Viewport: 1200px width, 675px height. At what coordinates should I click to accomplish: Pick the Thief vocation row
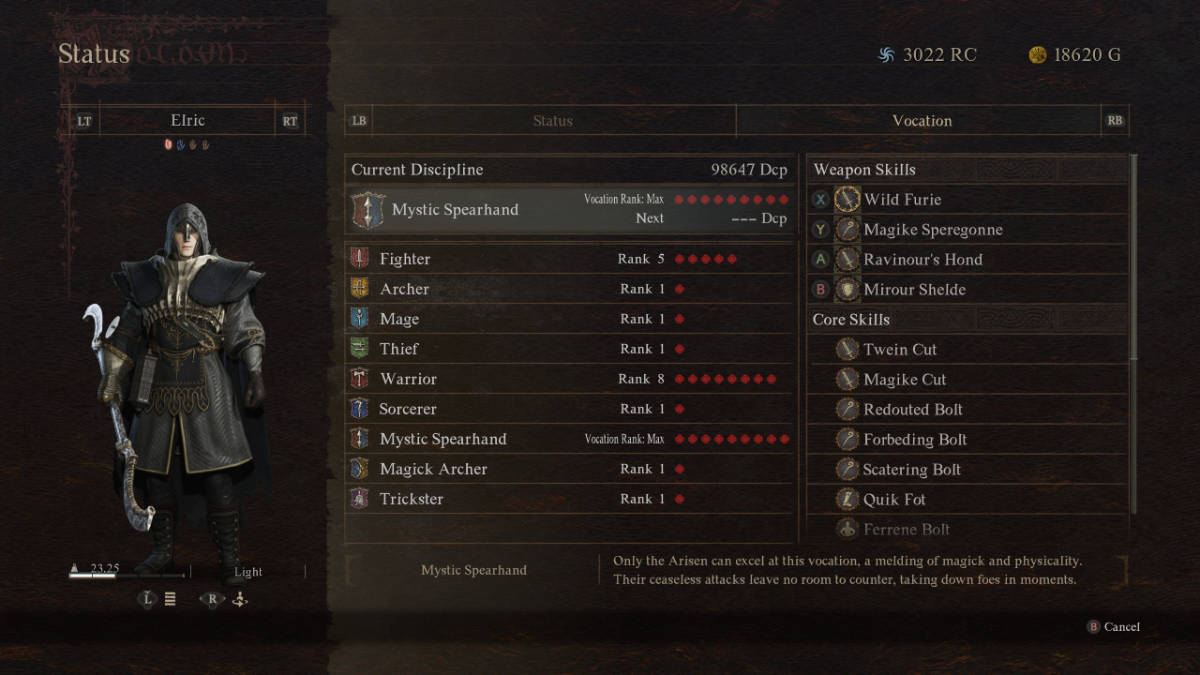click(x=569, y=349)
